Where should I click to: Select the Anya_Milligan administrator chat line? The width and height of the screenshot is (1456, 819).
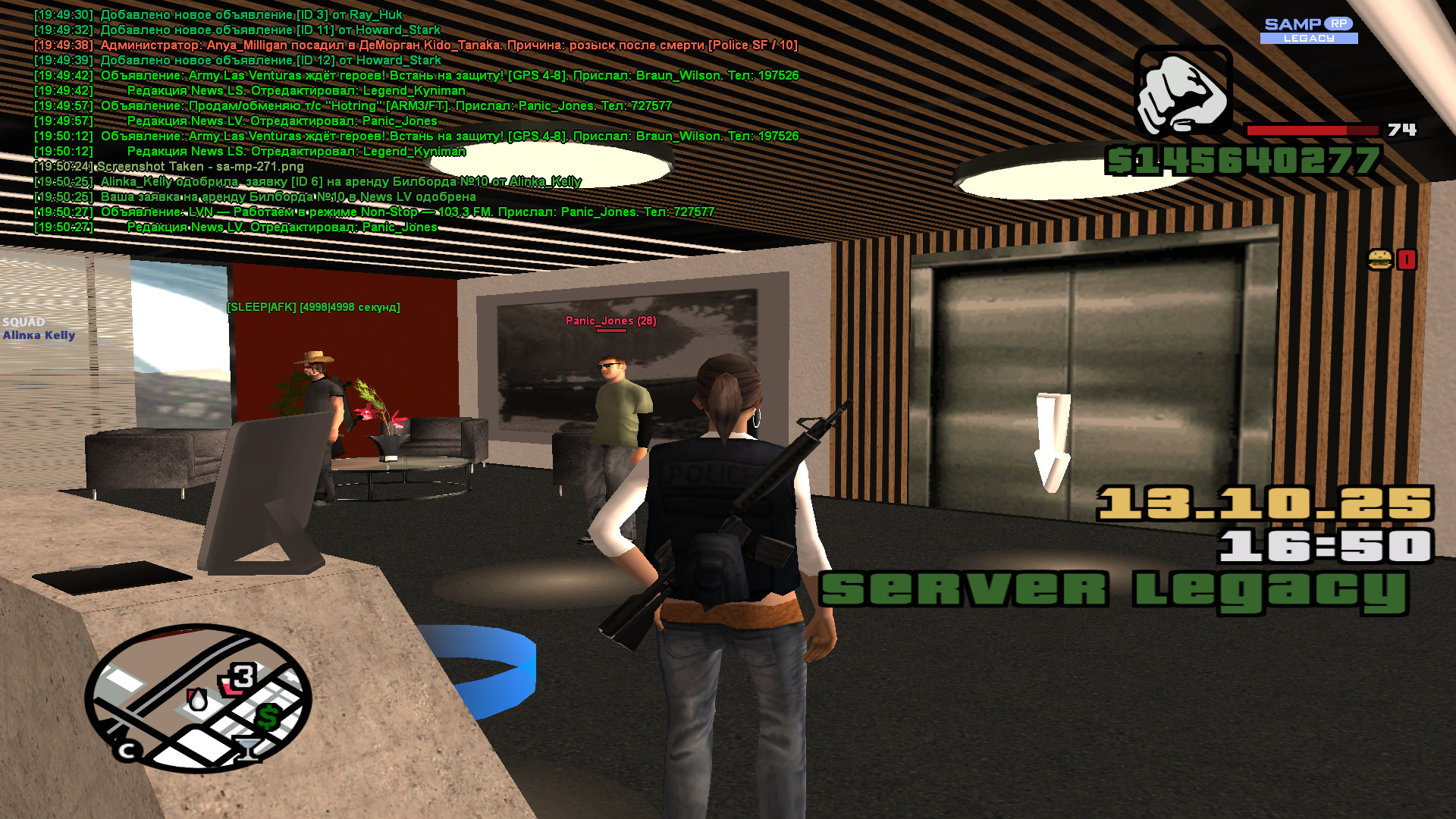pos(448,45)
